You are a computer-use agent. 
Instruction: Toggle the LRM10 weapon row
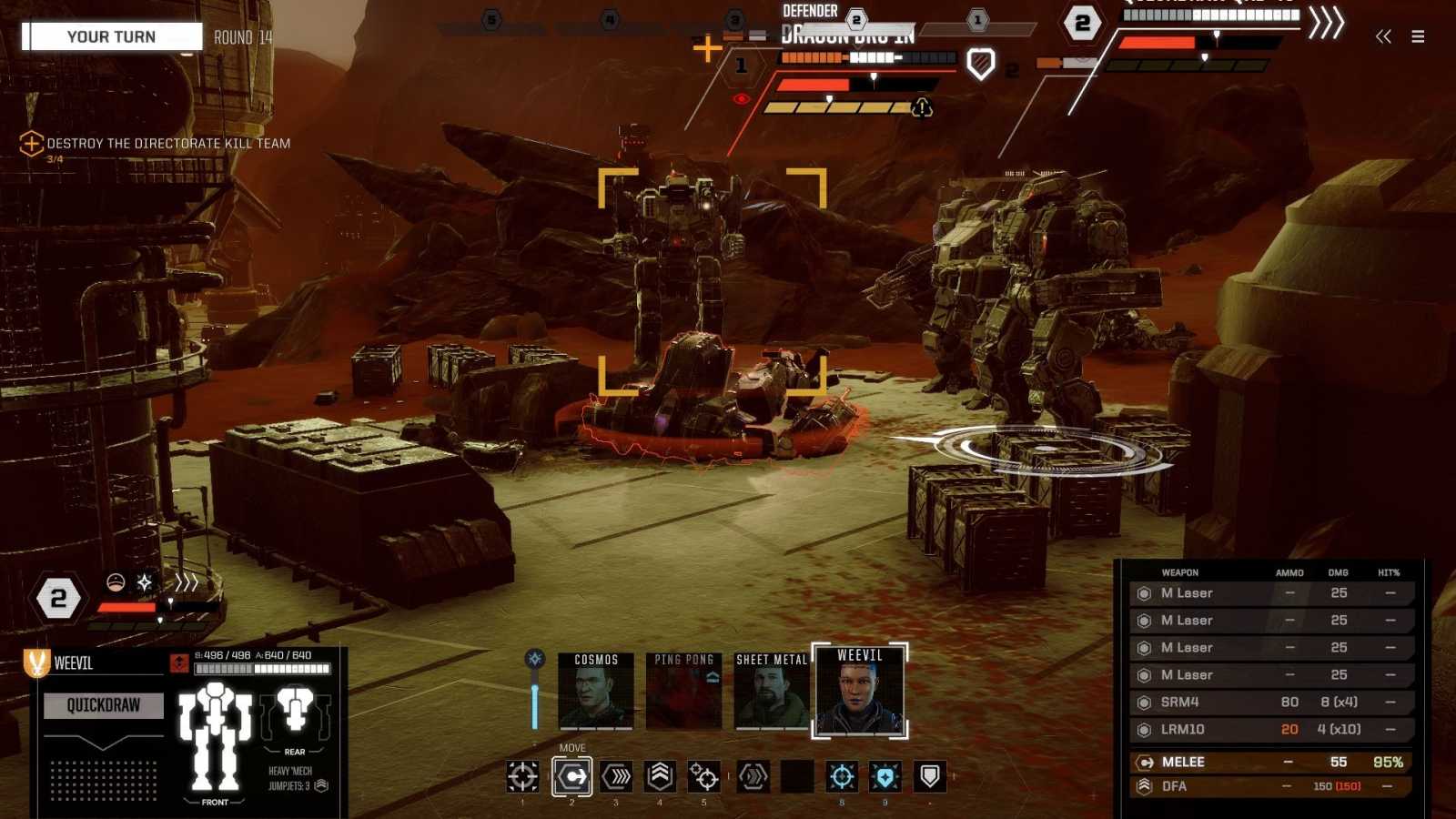tap(1271, 730)
